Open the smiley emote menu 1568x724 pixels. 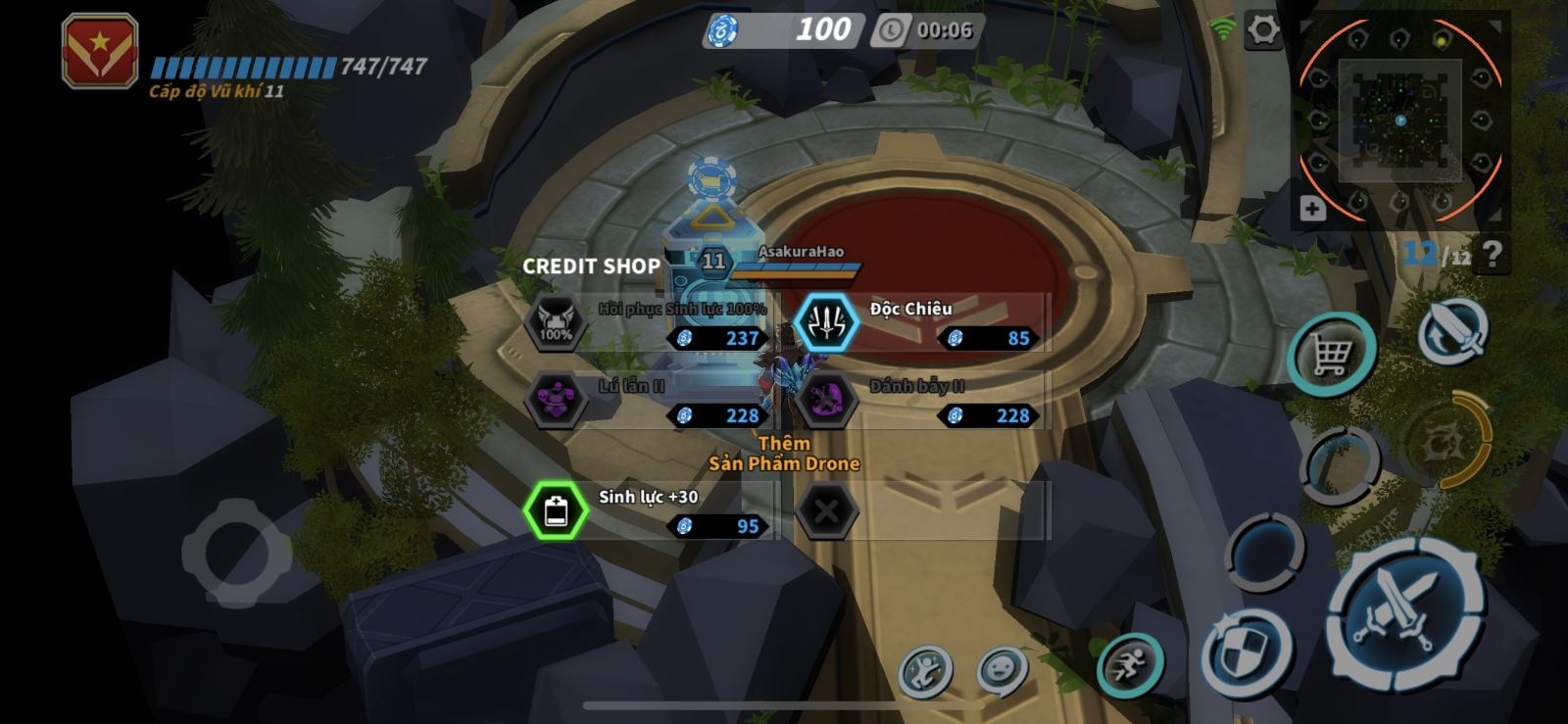(1002, 670)
